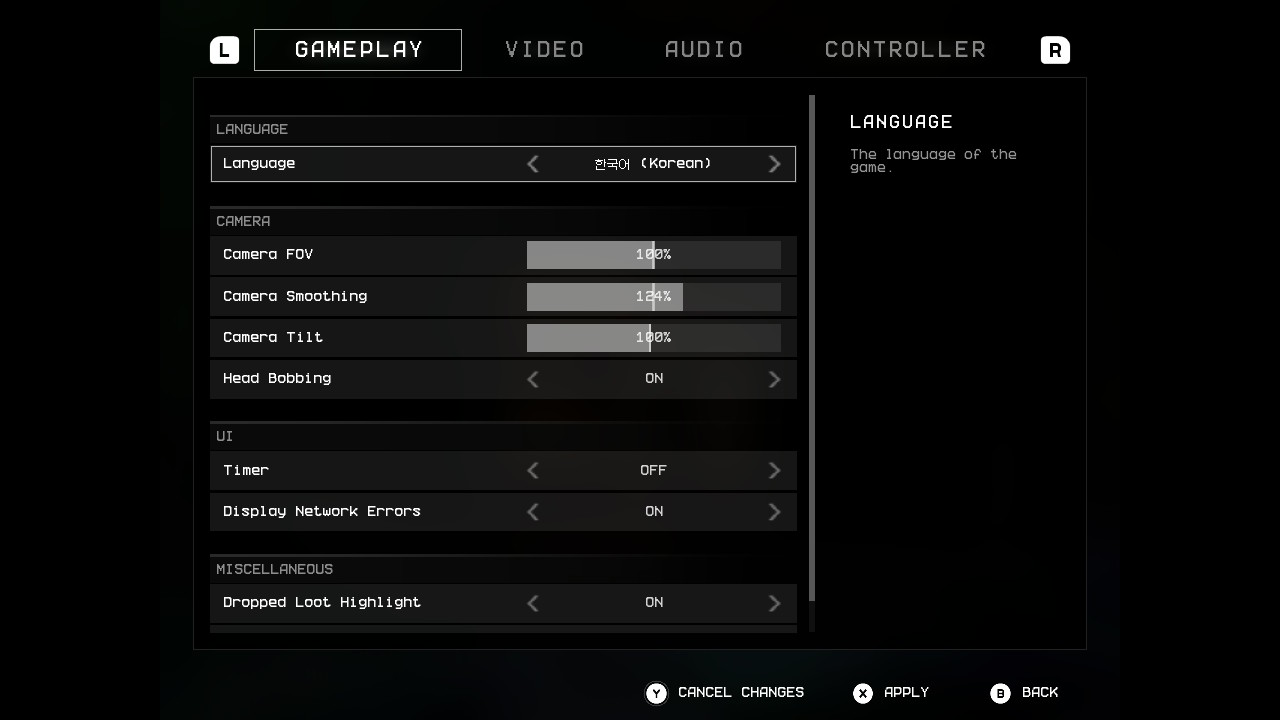1280x720 pixels.
Task: Switch to the Video tab
Action: (x=544, y=50)
